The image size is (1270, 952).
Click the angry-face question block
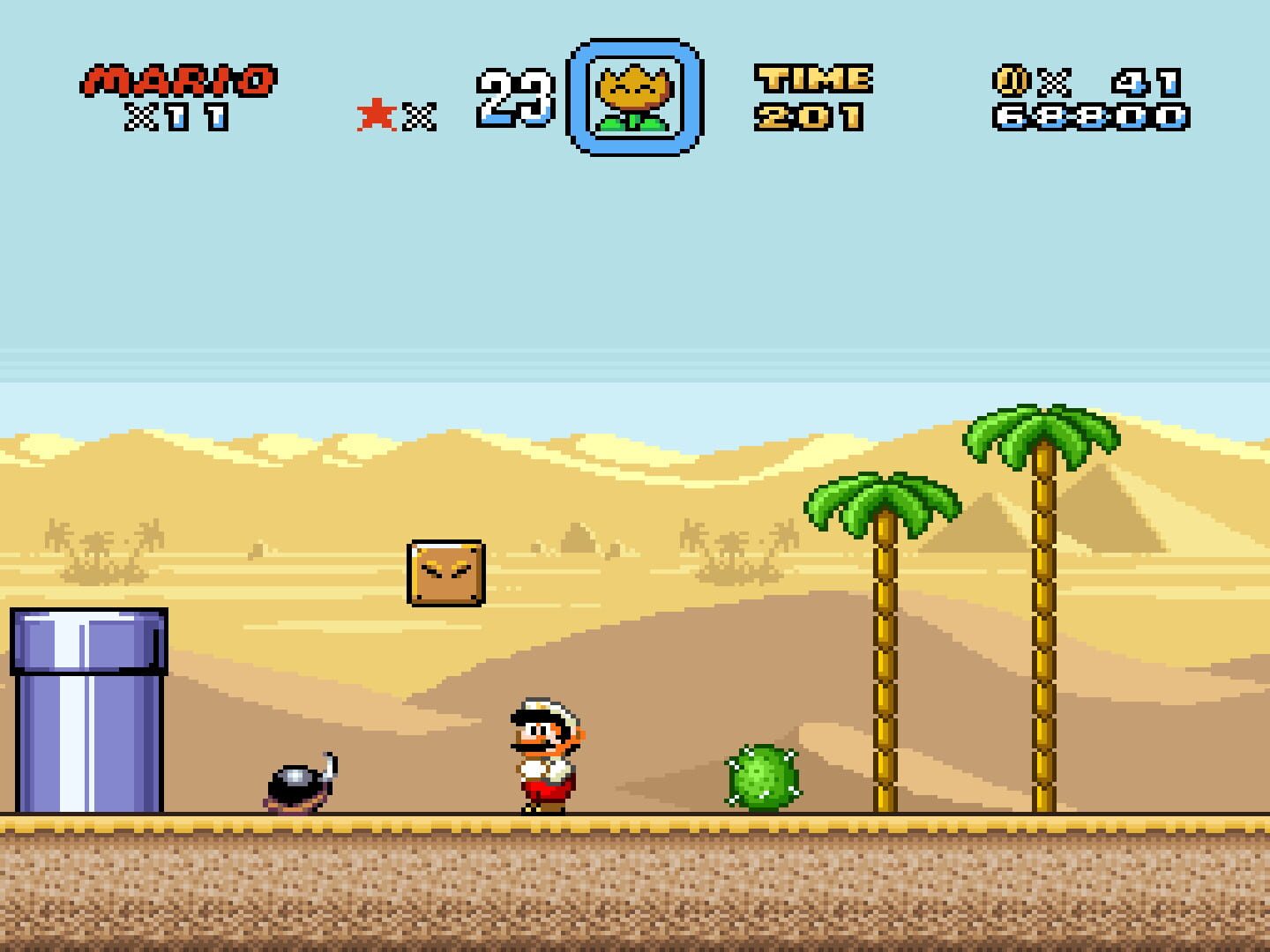[444, 573]
